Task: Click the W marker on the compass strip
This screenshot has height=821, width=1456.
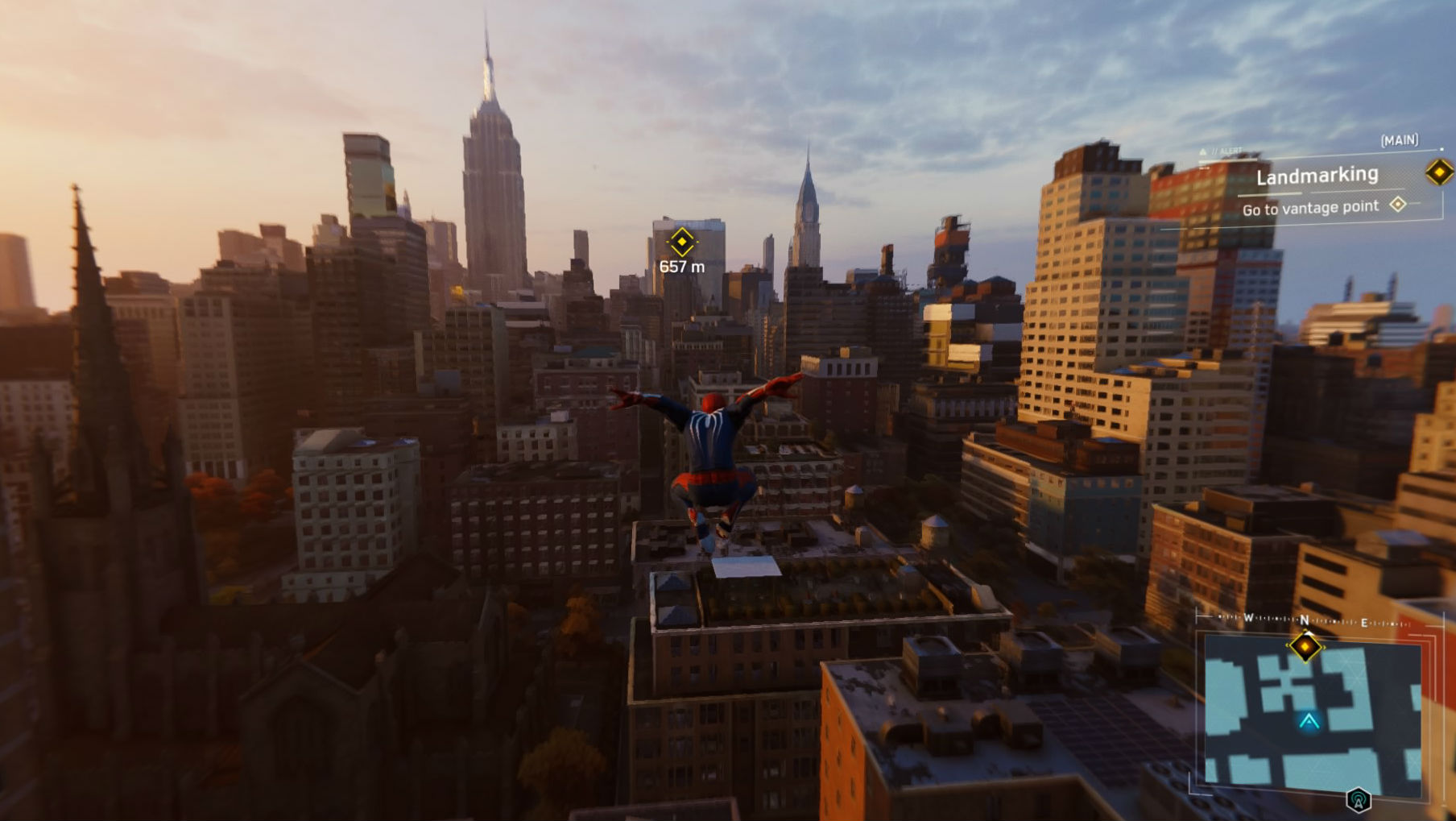Action: click(x=1247, y=617)
